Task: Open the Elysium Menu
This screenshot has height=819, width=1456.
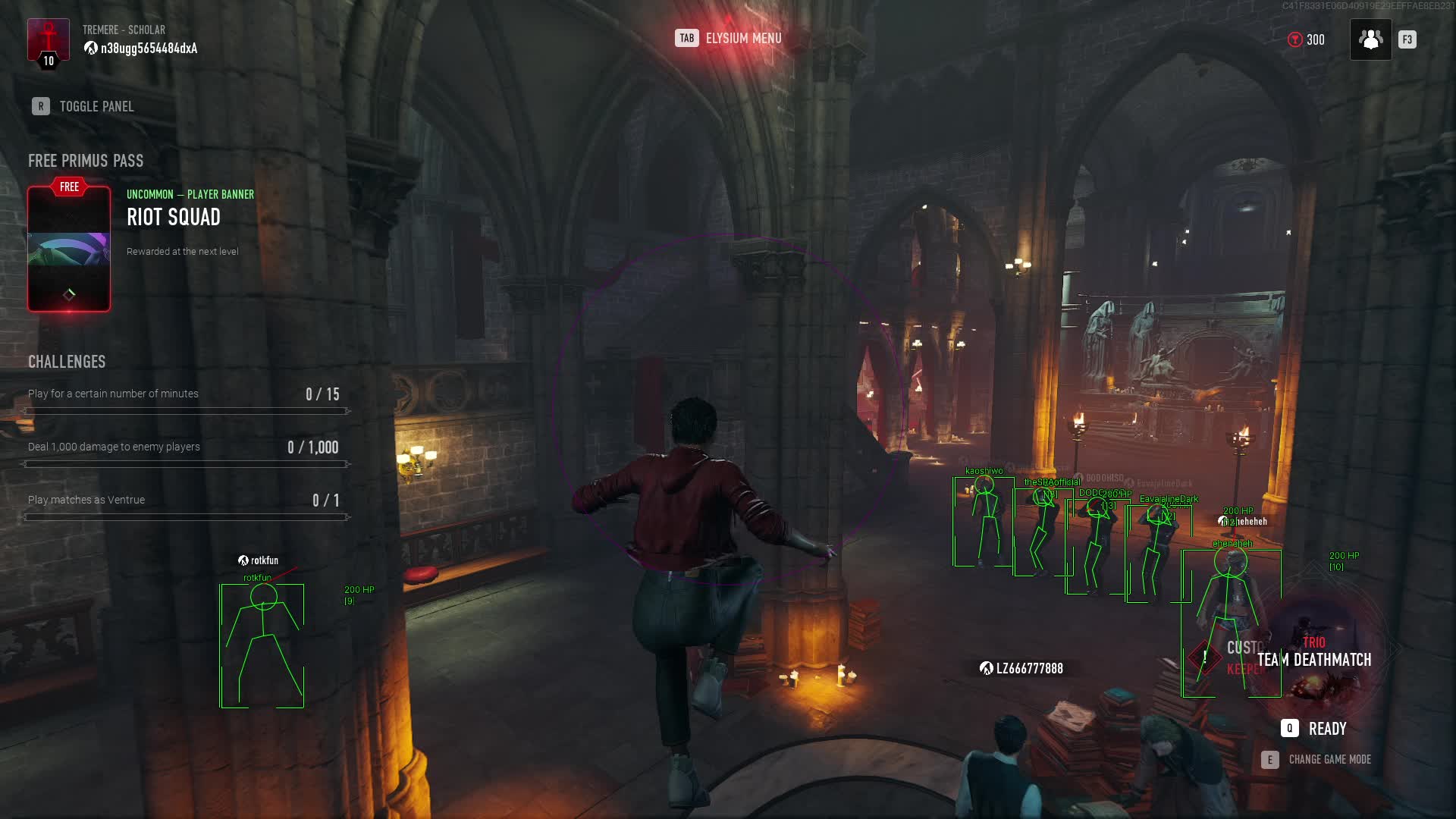Action: coord(729,39)
